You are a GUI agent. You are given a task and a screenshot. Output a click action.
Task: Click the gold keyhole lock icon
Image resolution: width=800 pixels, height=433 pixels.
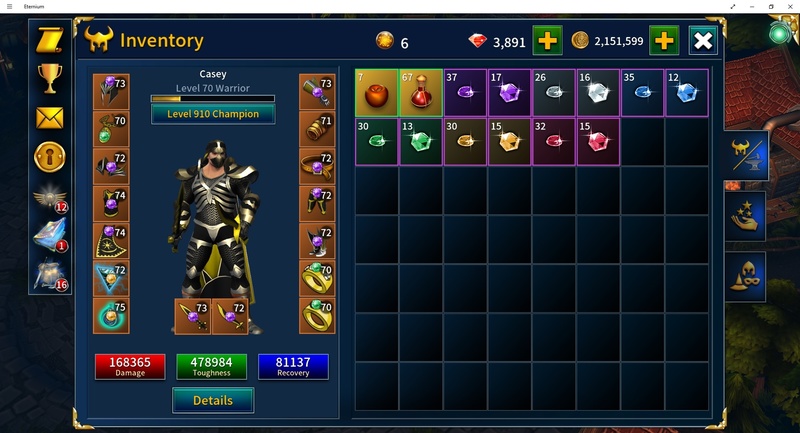point(49,156)
